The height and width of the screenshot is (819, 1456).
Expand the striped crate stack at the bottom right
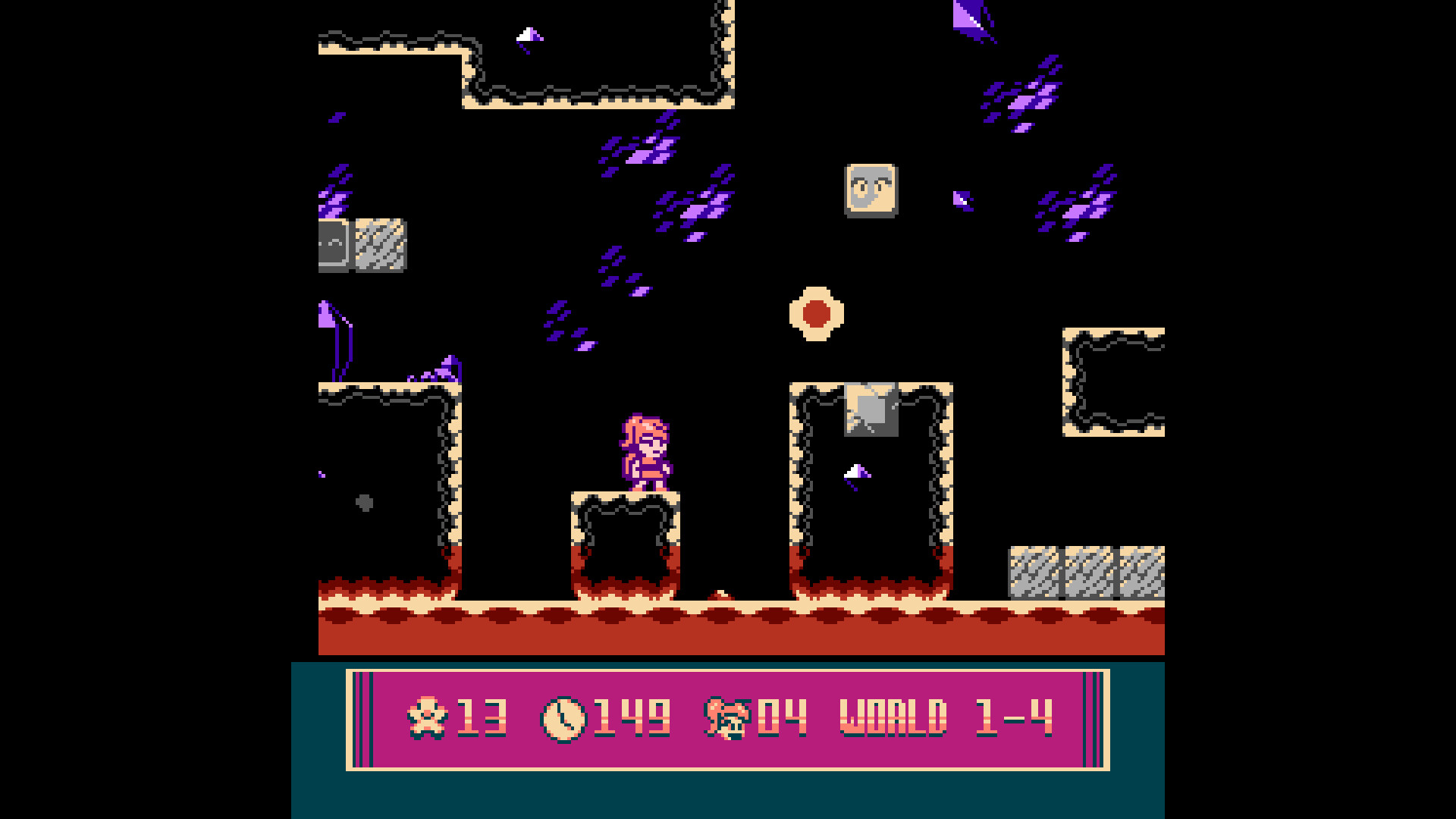point(1084,573)
